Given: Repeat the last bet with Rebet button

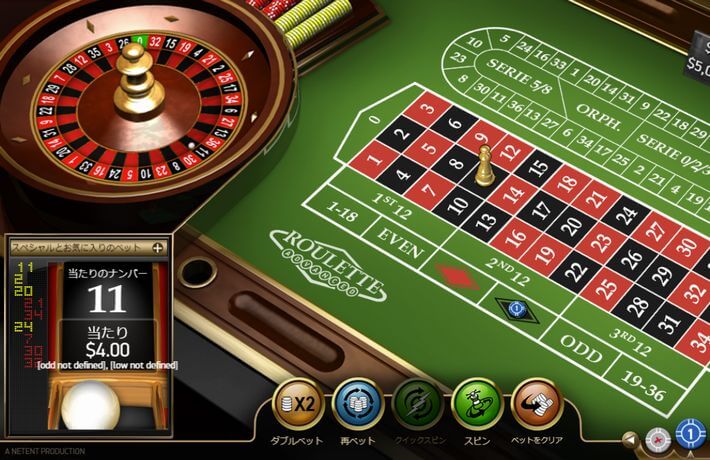Looking at the screenshot, I should tap(357, 403).
